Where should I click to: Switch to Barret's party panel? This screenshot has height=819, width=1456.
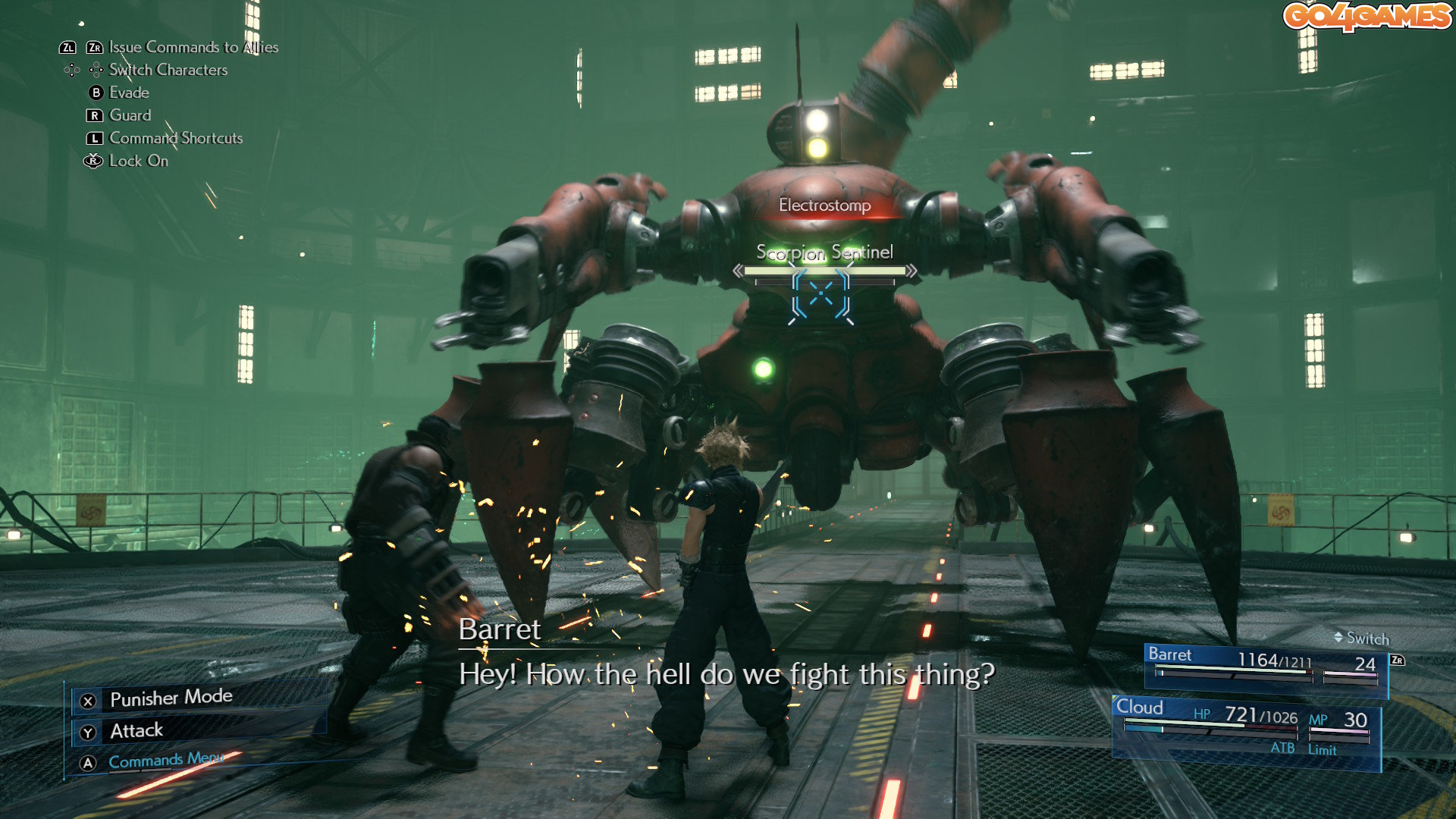click(1265, 666)
